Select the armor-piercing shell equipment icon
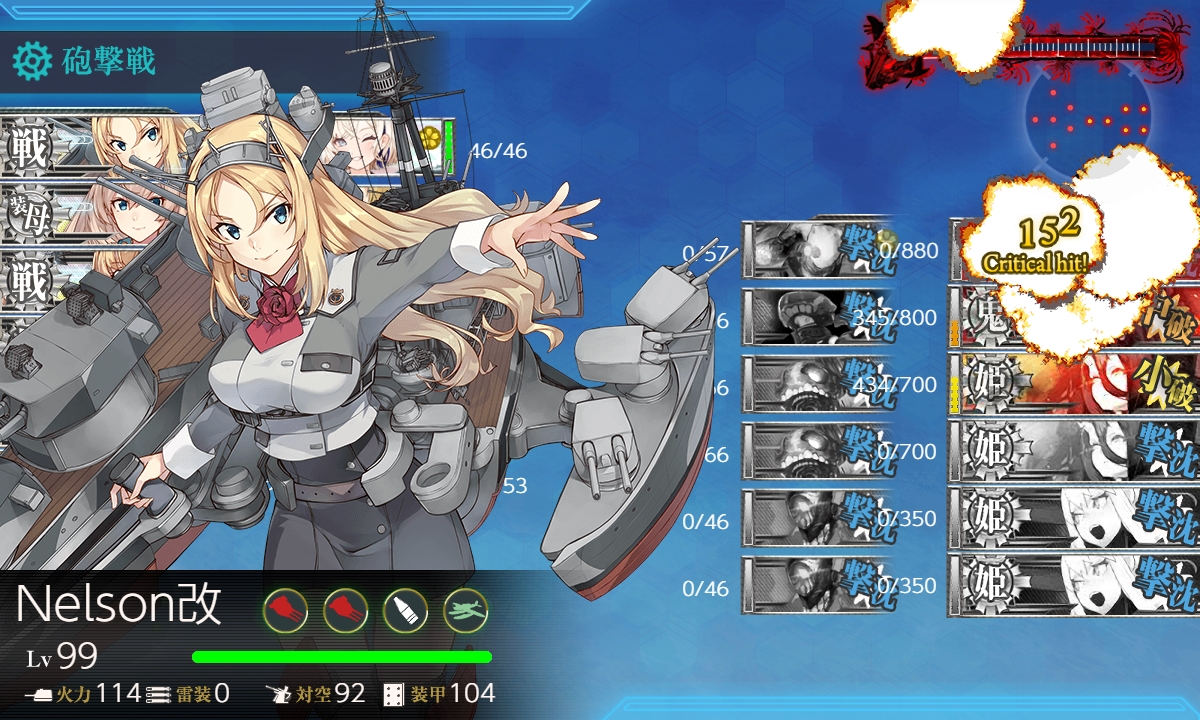The width and height of the screenshot is (1200, 720). coord(405,609)
